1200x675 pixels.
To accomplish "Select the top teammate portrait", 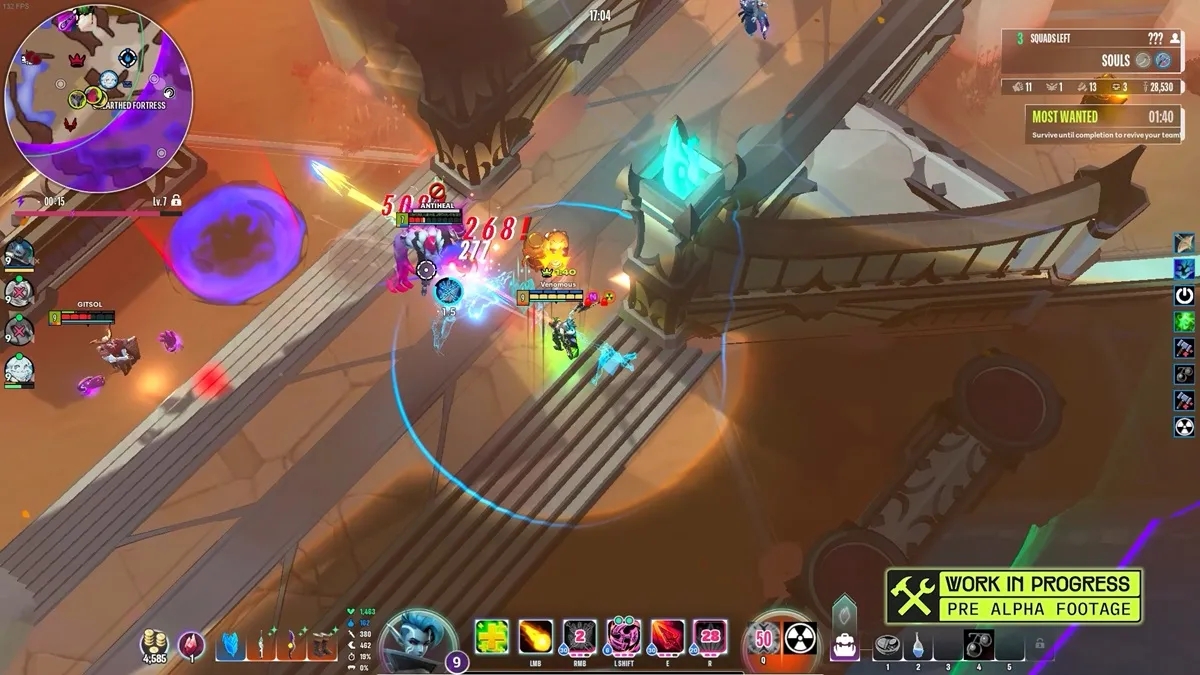I will (x=19, y=253).
